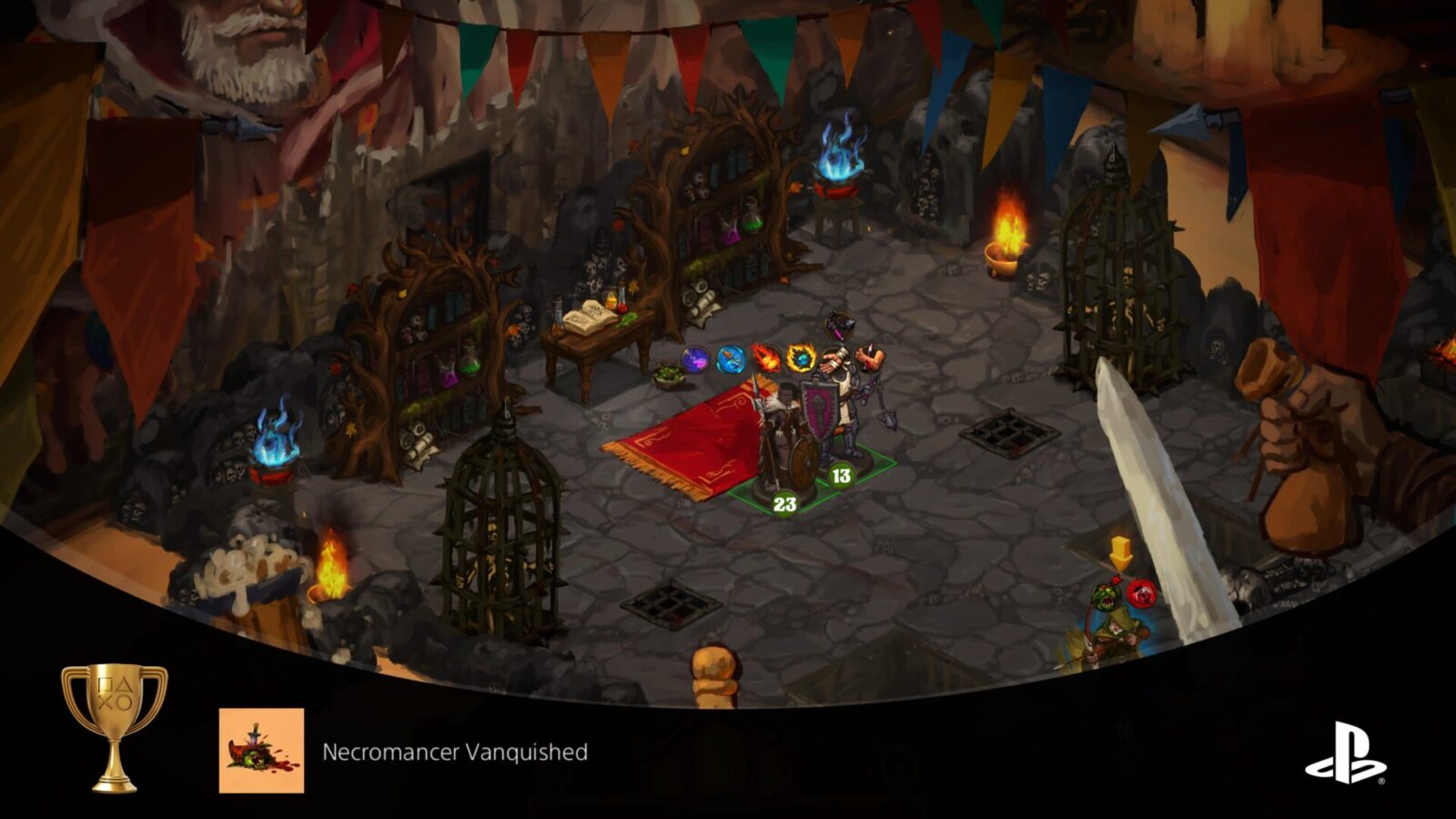Choose the red fireball ability icon
1456x819 pixels.
point(765,359)
